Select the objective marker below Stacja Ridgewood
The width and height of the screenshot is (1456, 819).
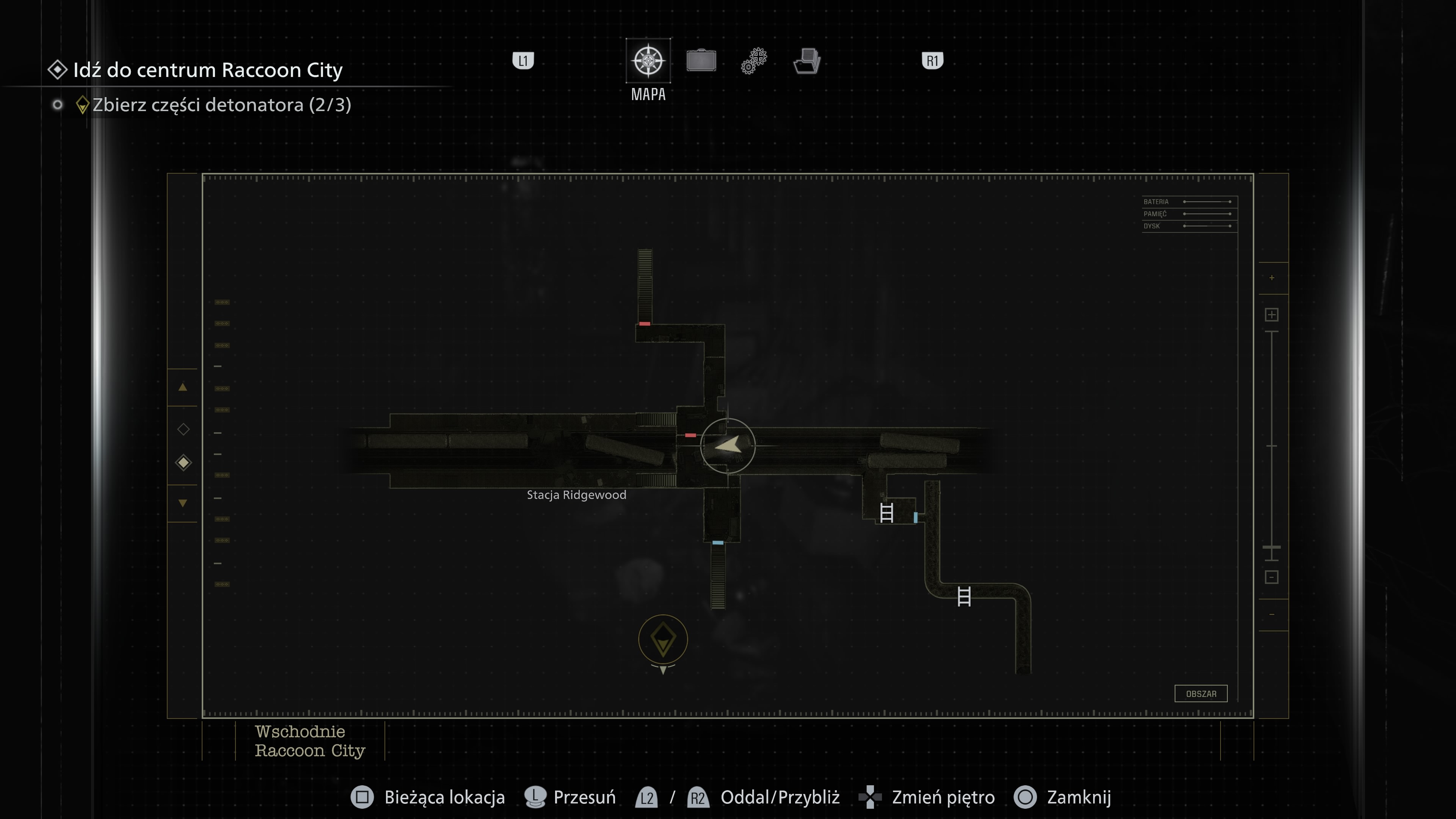(x=662, y=639)
